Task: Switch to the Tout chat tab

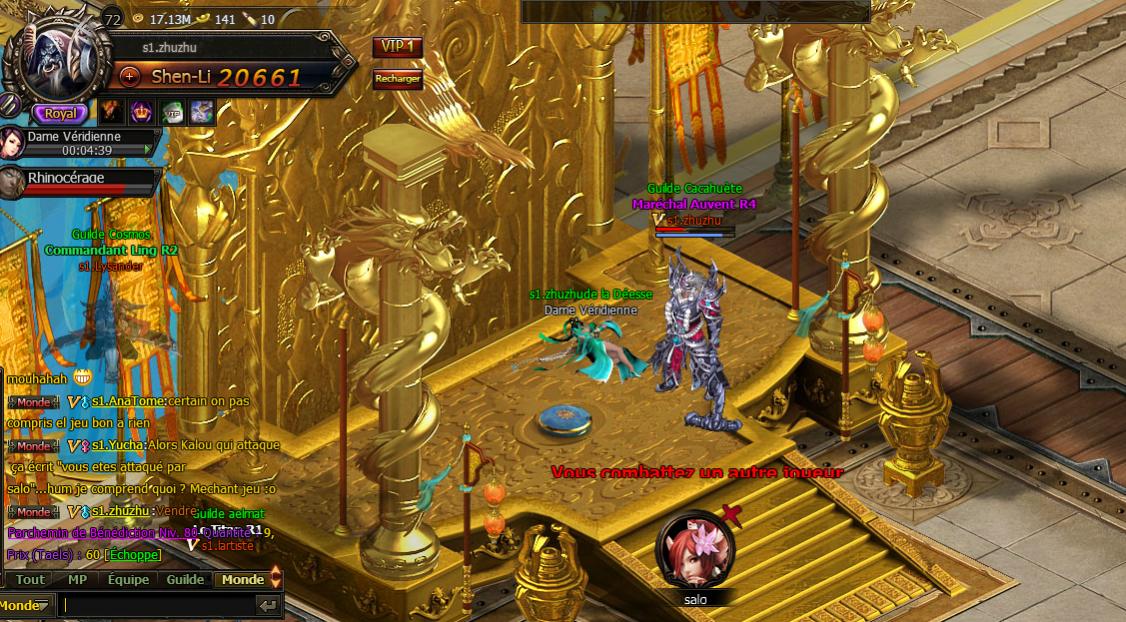Action: coord(30,579)
